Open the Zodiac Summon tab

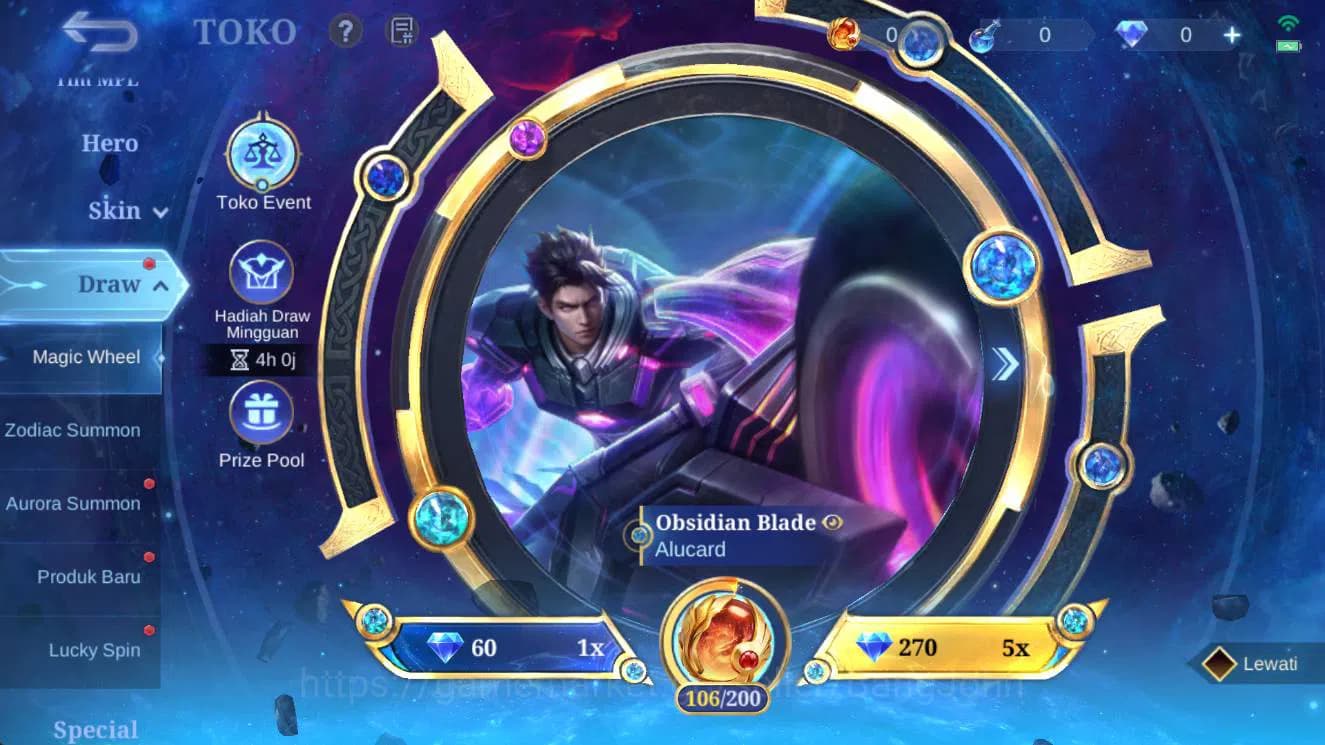point(74,430)
